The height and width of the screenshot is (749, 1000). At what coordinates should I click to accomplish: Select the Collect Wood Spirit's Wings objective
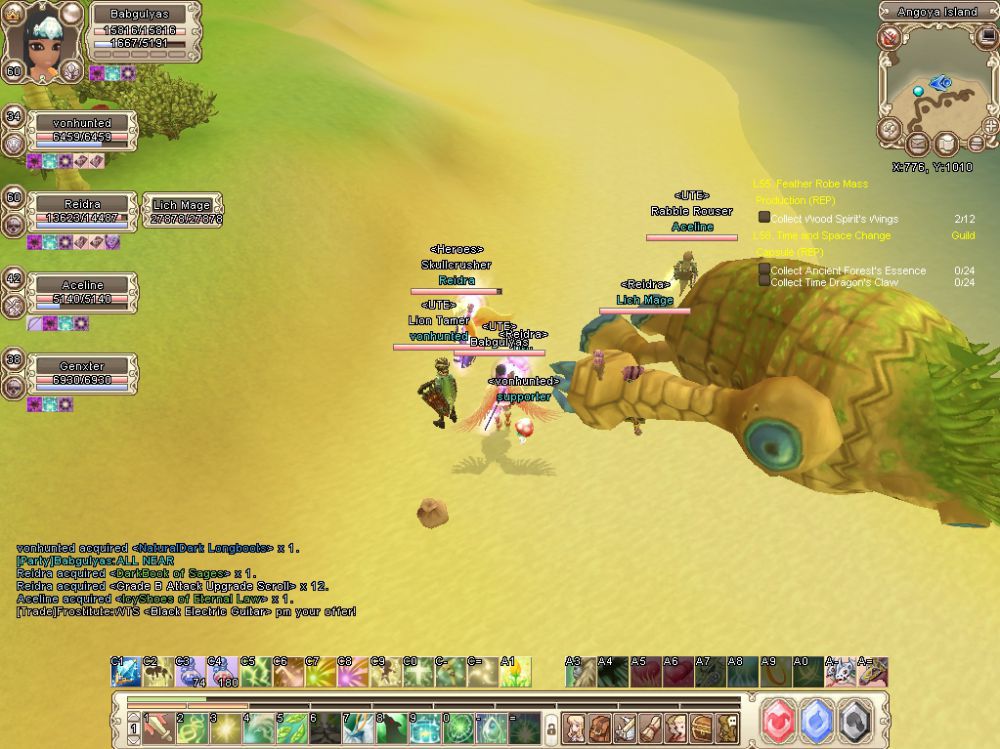[x=834, y=218]
